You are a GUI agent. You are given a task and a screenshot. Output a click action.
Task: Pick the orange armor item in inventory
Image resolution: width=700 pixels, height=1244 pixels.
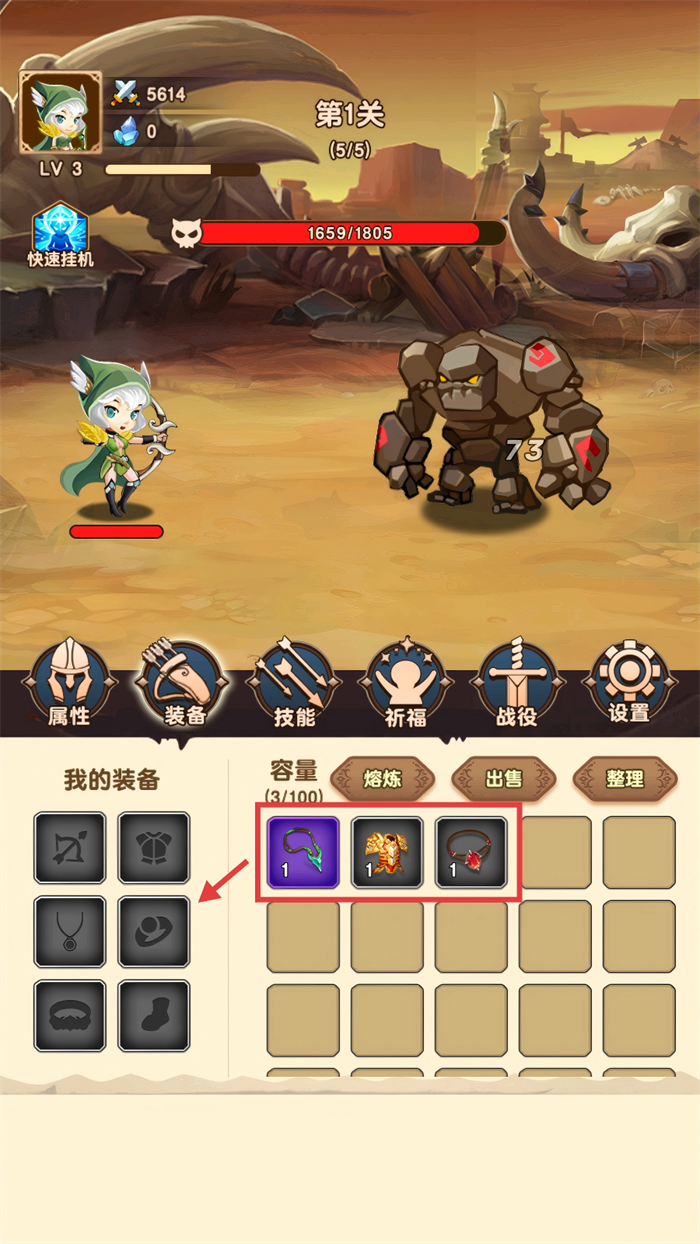[x=387, y=852]
